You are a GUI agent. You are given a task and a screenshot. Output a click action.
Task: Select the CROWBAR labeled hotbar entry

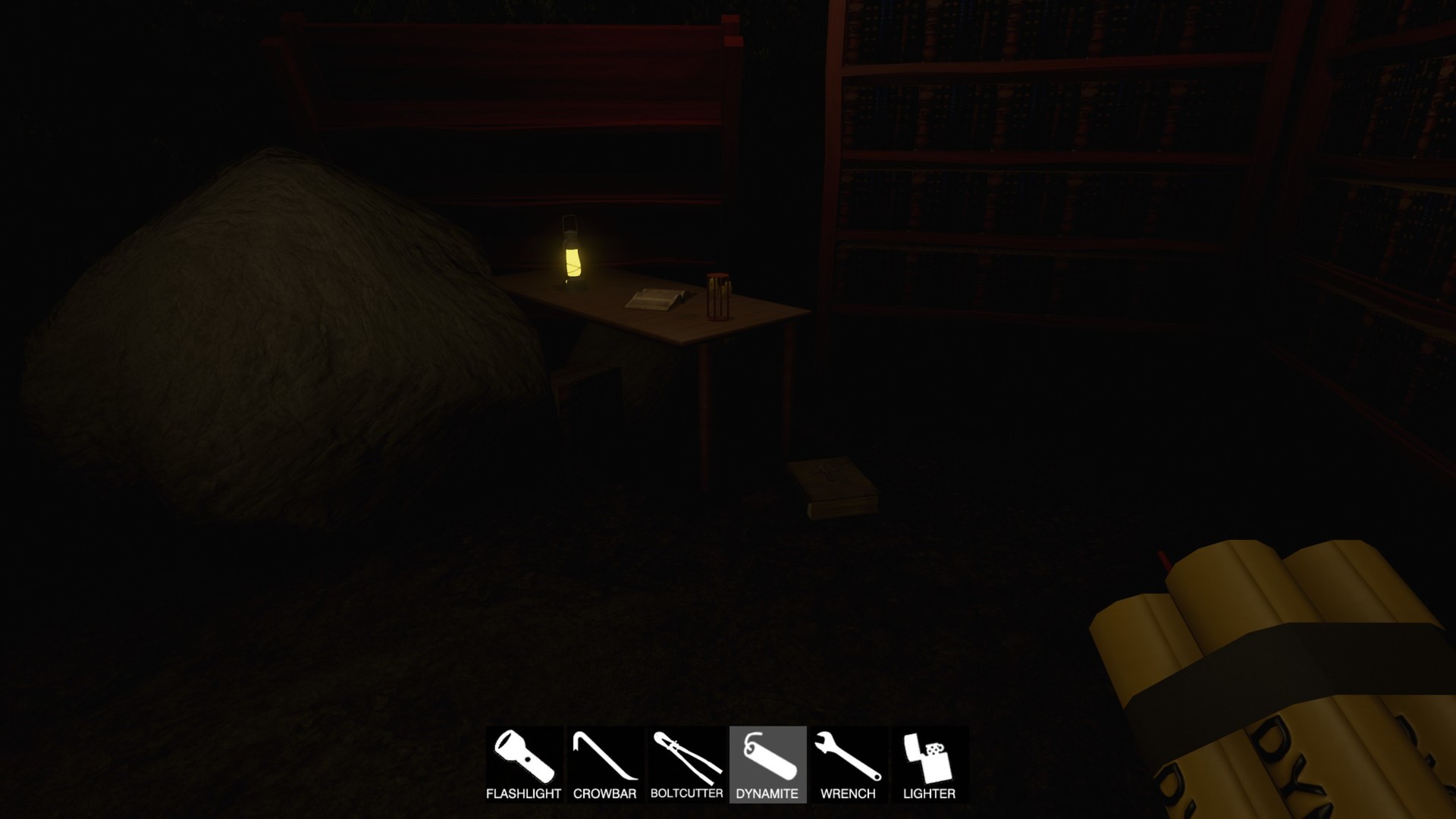pyautogui.click(x=604, y=794)
